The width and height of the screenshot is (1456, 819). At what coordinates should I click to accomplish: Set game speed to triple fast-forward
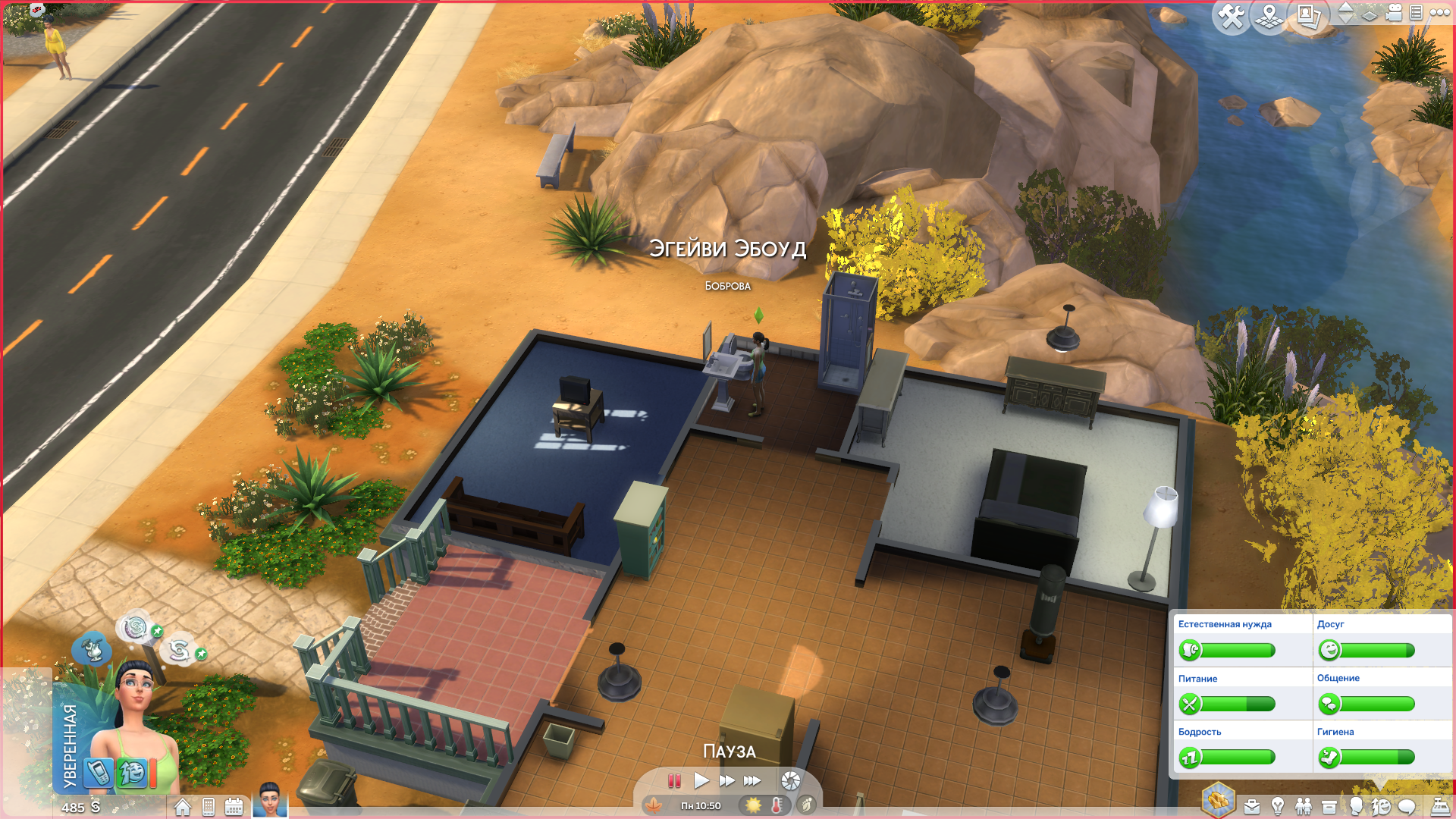point(752,780)
